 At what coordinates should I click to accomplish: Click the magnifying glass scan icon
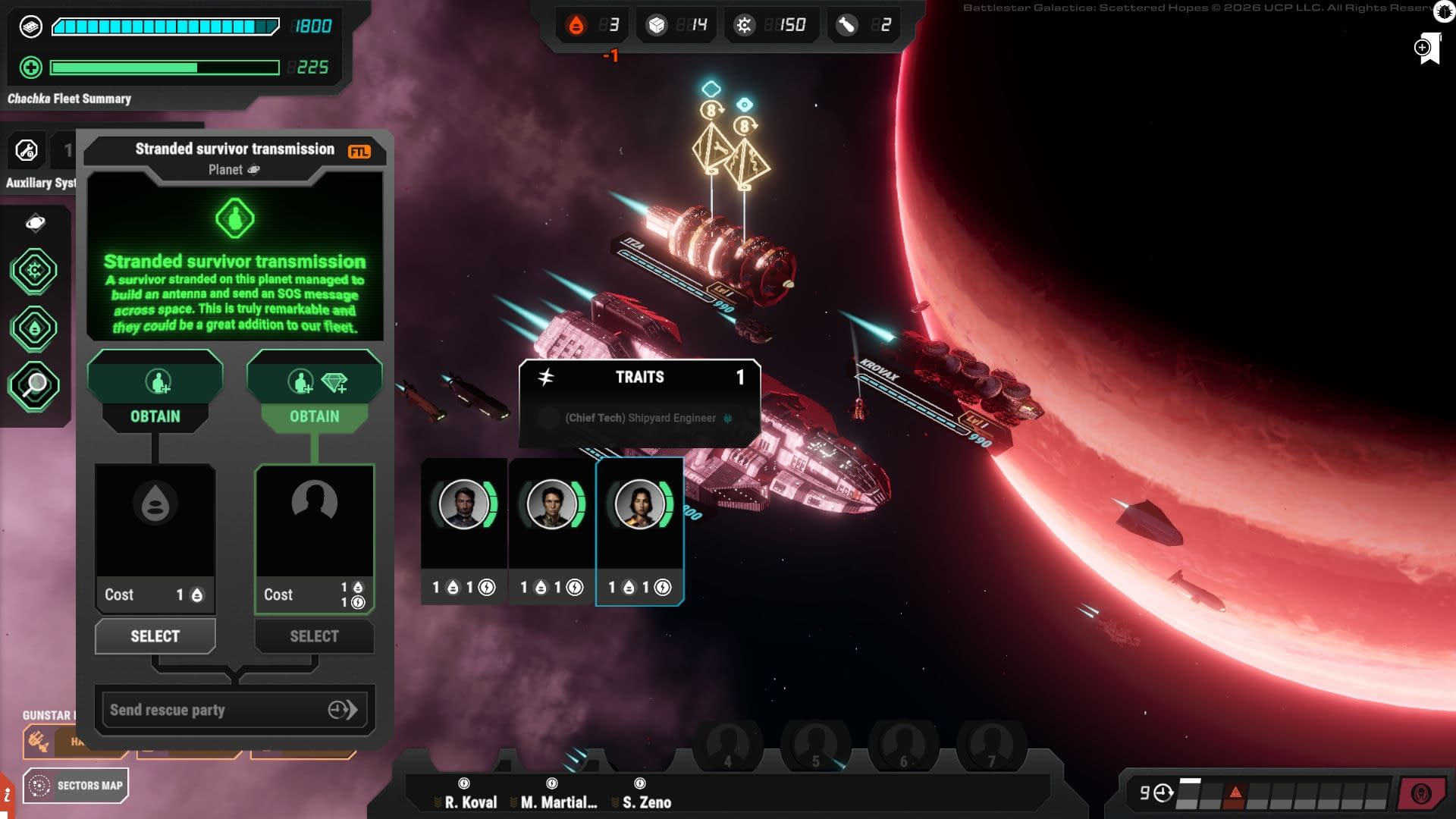(x=33, y=386)
